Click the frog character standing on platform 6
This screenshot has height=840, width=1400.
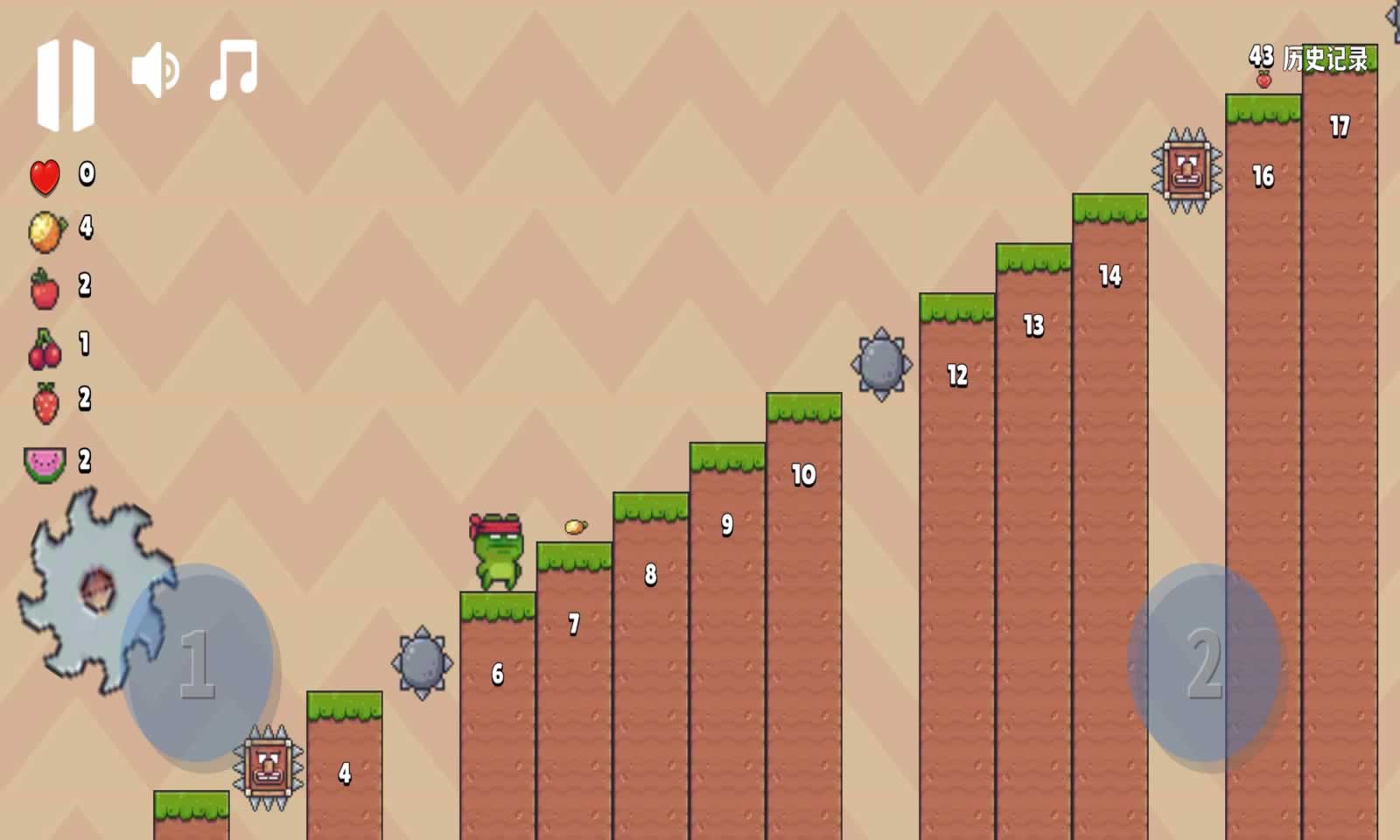[x=499, y=551]
